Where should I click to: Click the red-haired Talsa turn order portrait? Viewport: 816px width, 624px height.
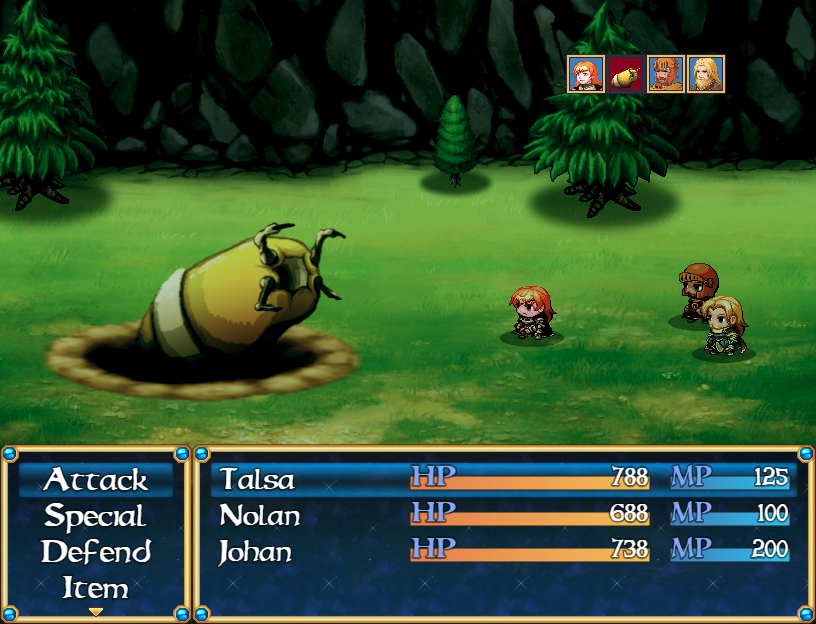coord(586,74)
